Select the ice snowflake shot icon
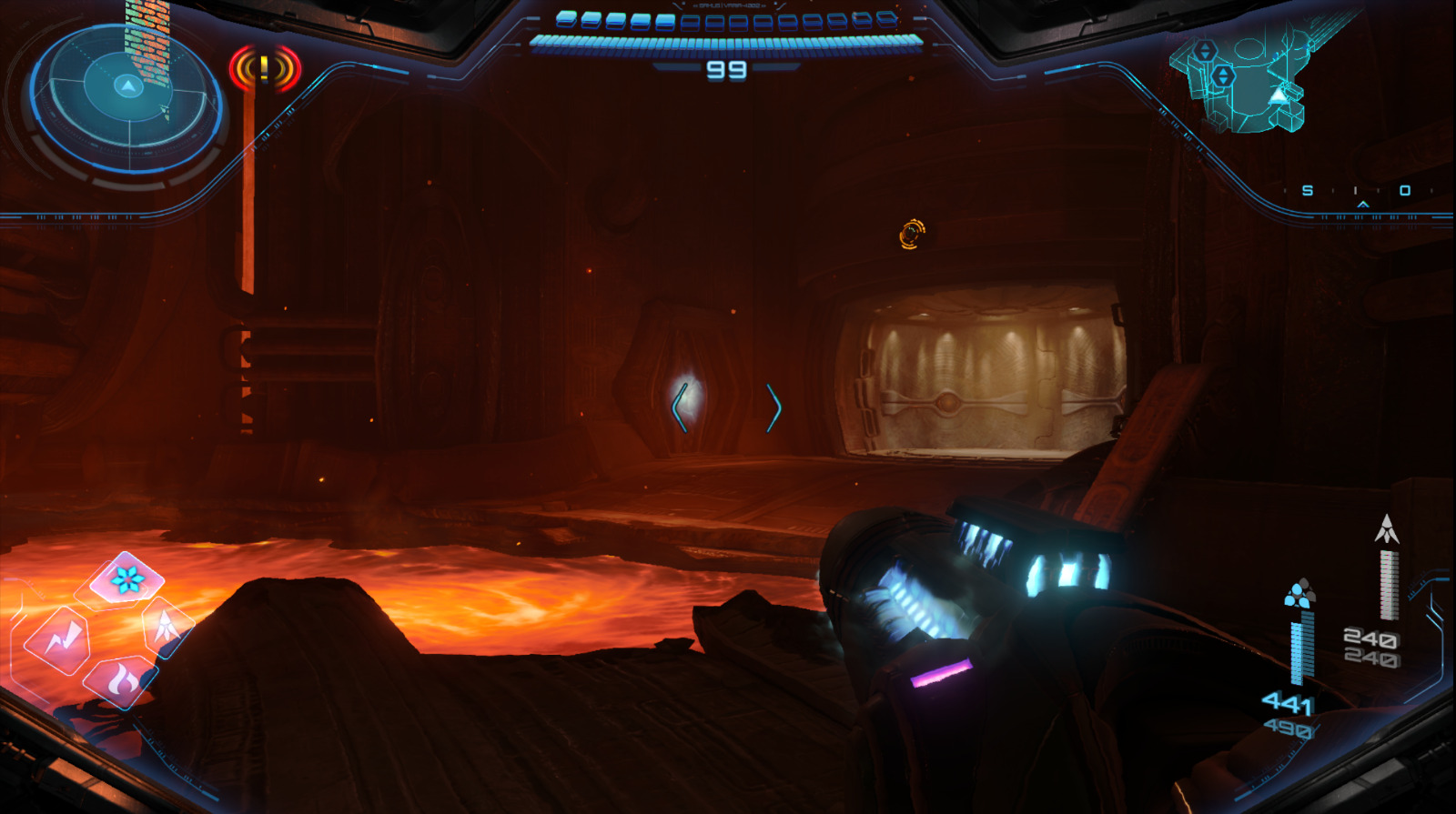Image resolution: width=1456 pixels, height=814 pixels. pyautogui.click(x=127, y=578)
